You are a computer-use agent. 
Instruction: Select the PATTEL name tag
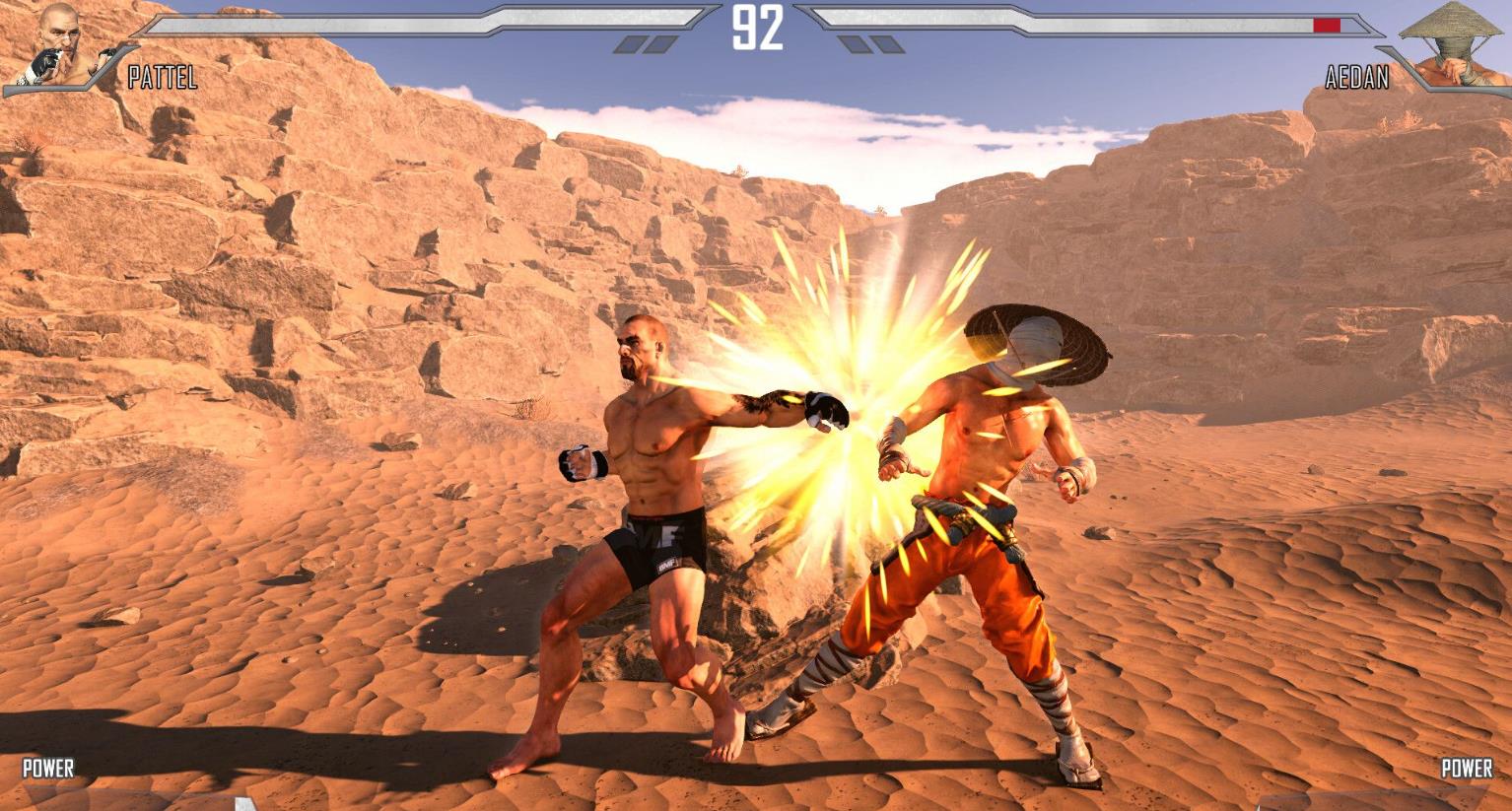(161, 78)
